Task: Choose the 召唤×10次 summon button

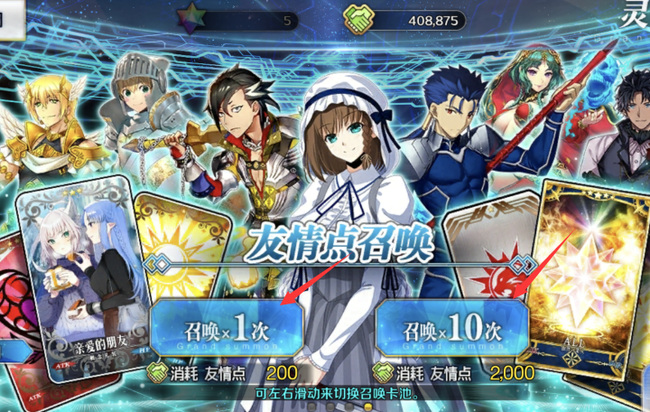Action: click(452, 325)
